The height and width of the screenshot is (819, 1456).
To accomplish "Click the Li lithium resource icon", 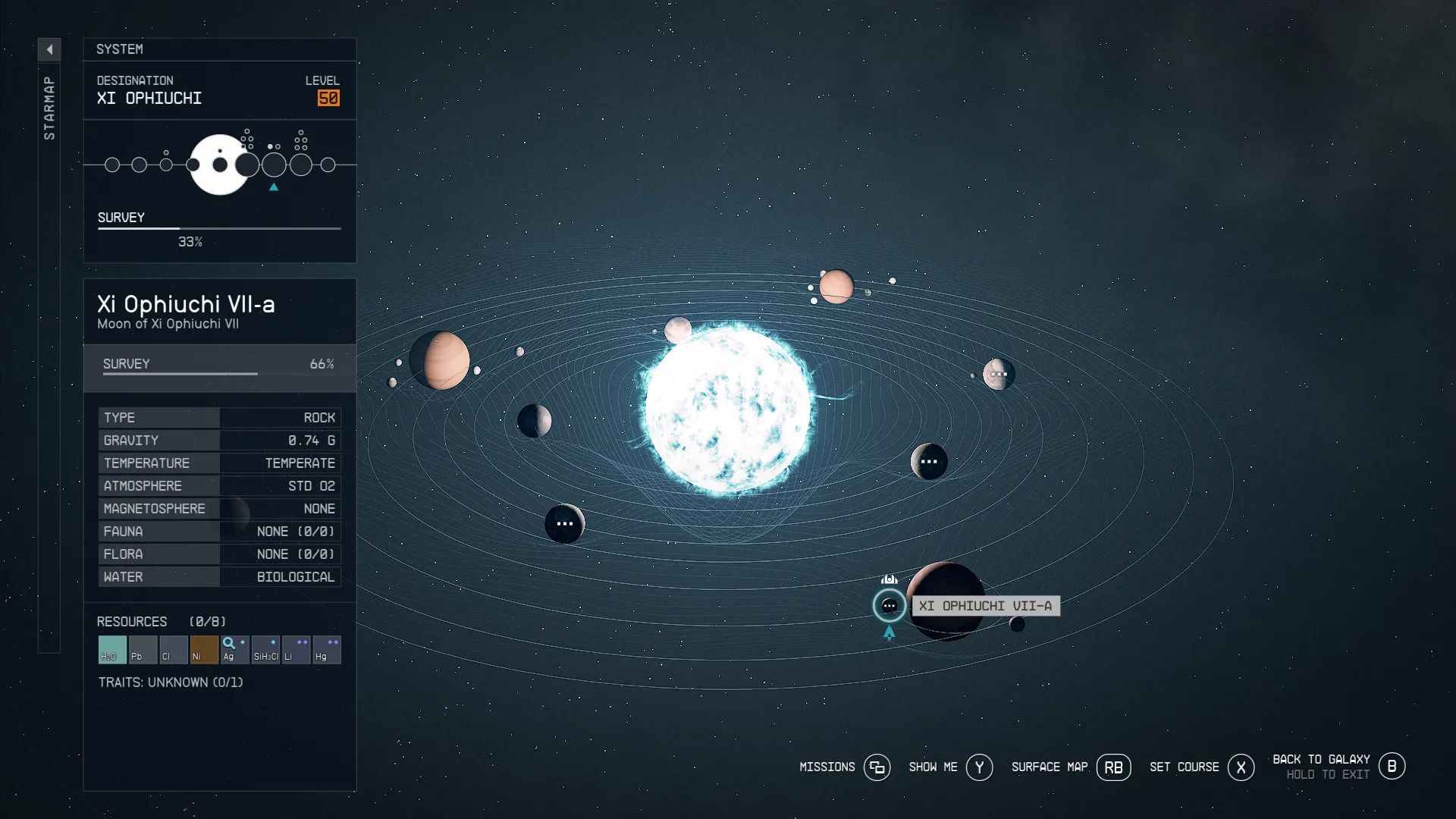I will pos(296,649).
